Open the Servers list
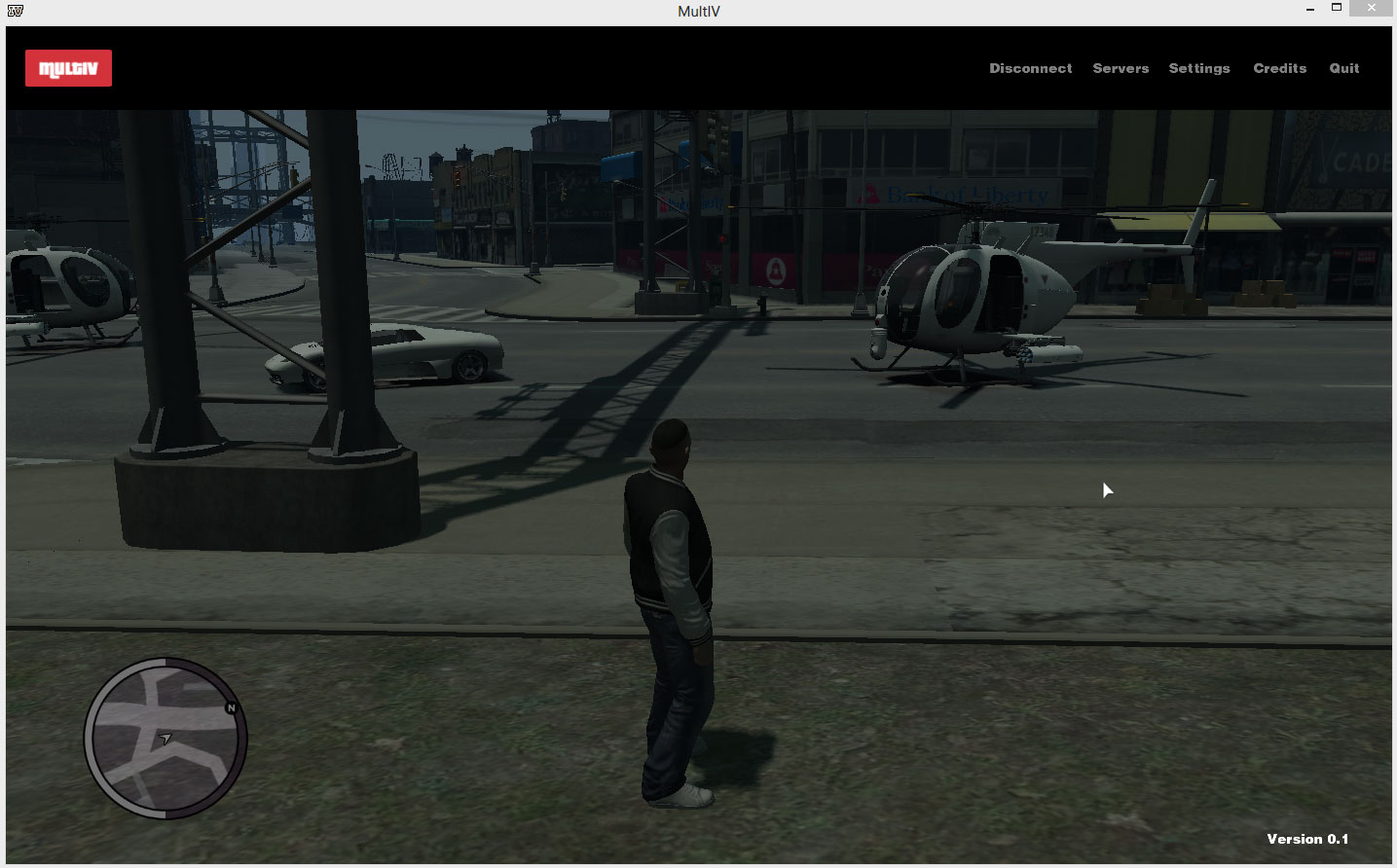The height and width of the screenshot is (868, 1397). [x=1121, y=68]
